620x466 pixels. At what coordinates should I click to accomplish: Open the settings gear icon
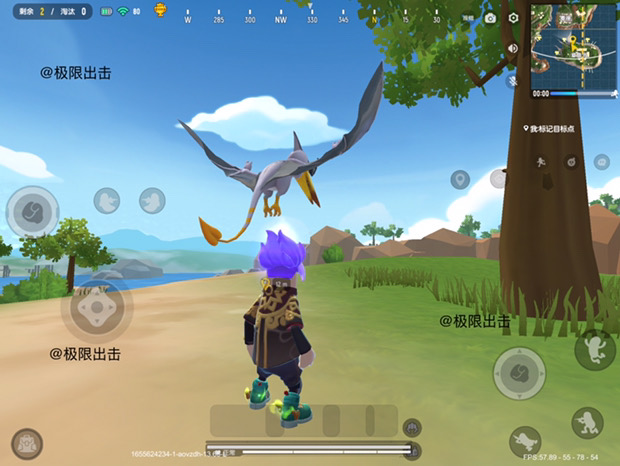coord(514,18)
